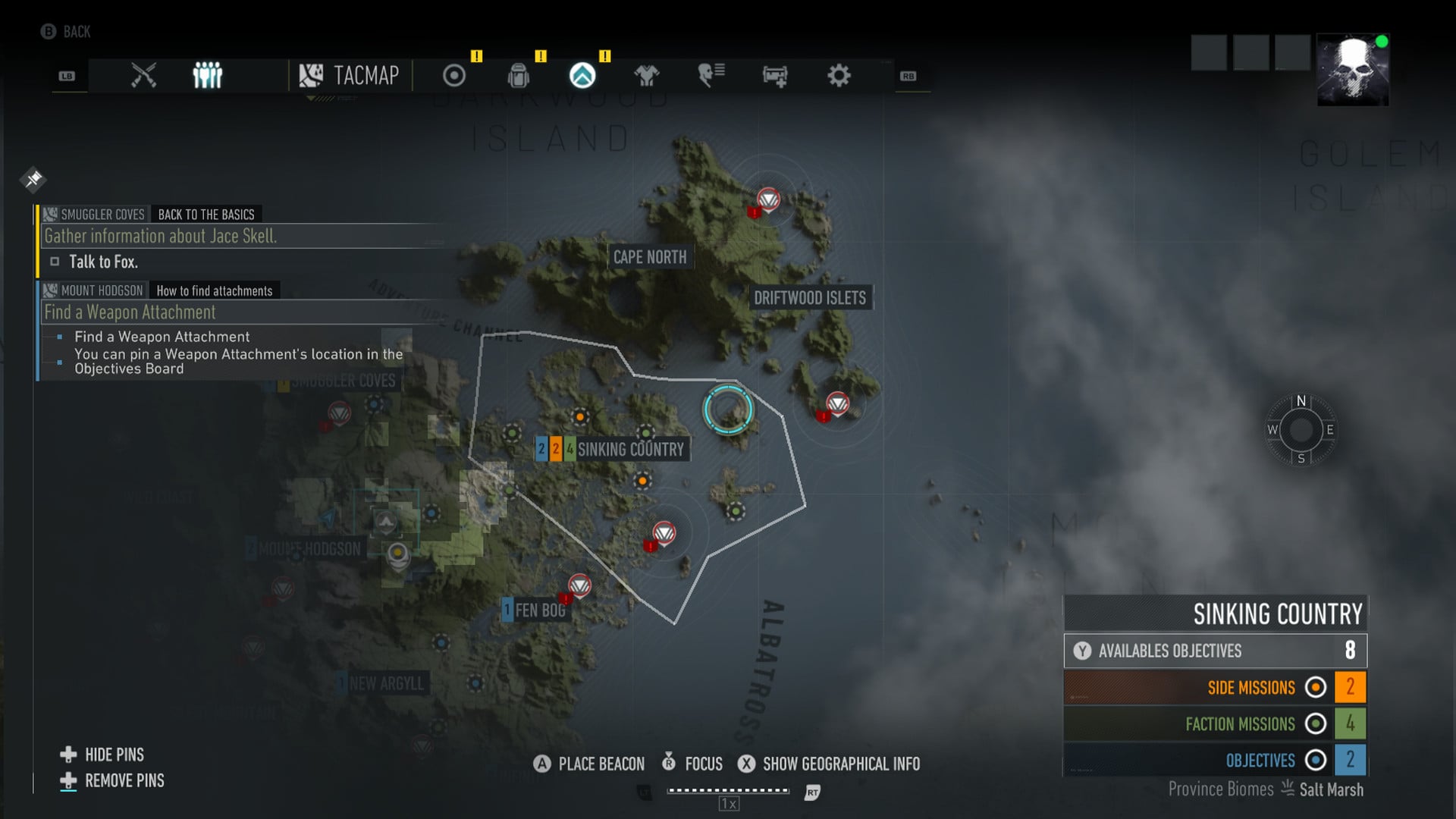This screenshot has width=1456, height=819.
Task: Select the highlighted Missions icon
Action: pos(582,76)
